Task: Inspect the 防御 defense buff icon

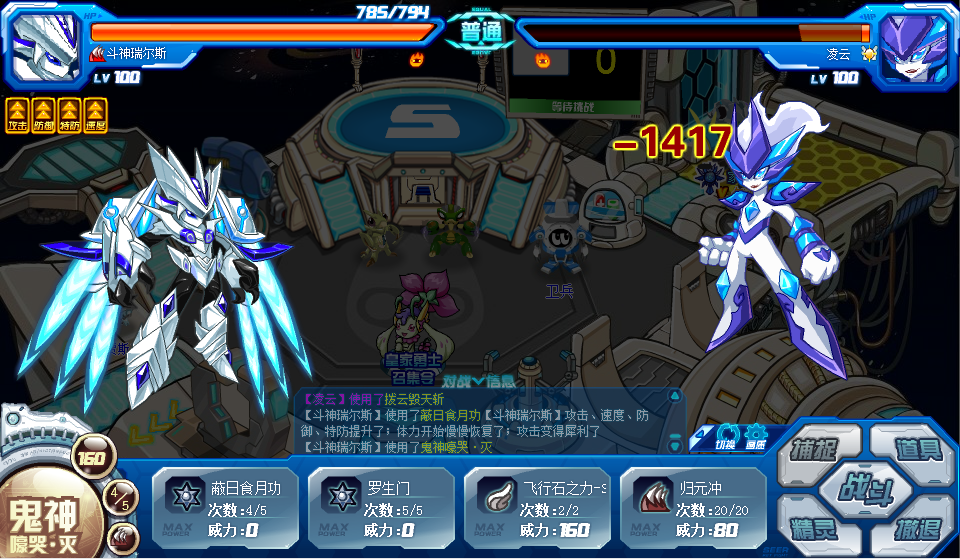Action: click(44, 114)
